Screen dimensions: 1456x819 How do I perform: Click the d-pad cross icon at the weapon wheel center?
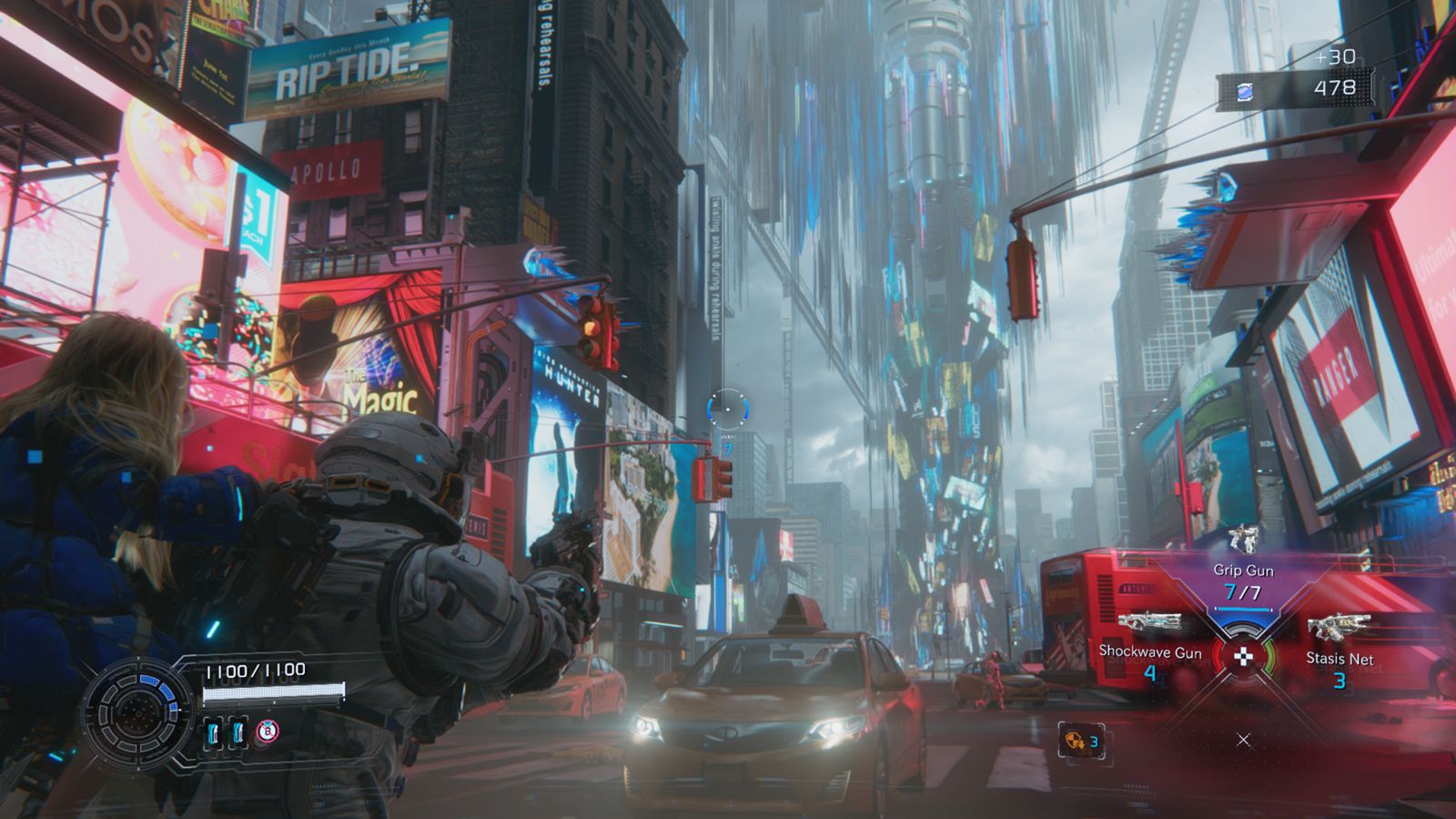click(x=1242, y=657)
